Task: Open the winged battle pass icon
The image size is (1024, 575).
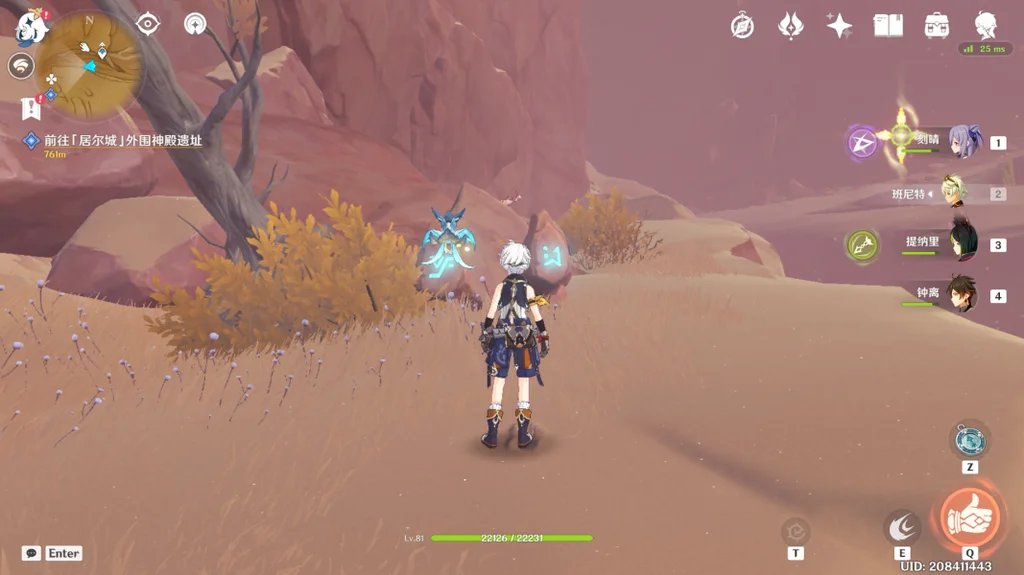Action: tap(791, 26)
